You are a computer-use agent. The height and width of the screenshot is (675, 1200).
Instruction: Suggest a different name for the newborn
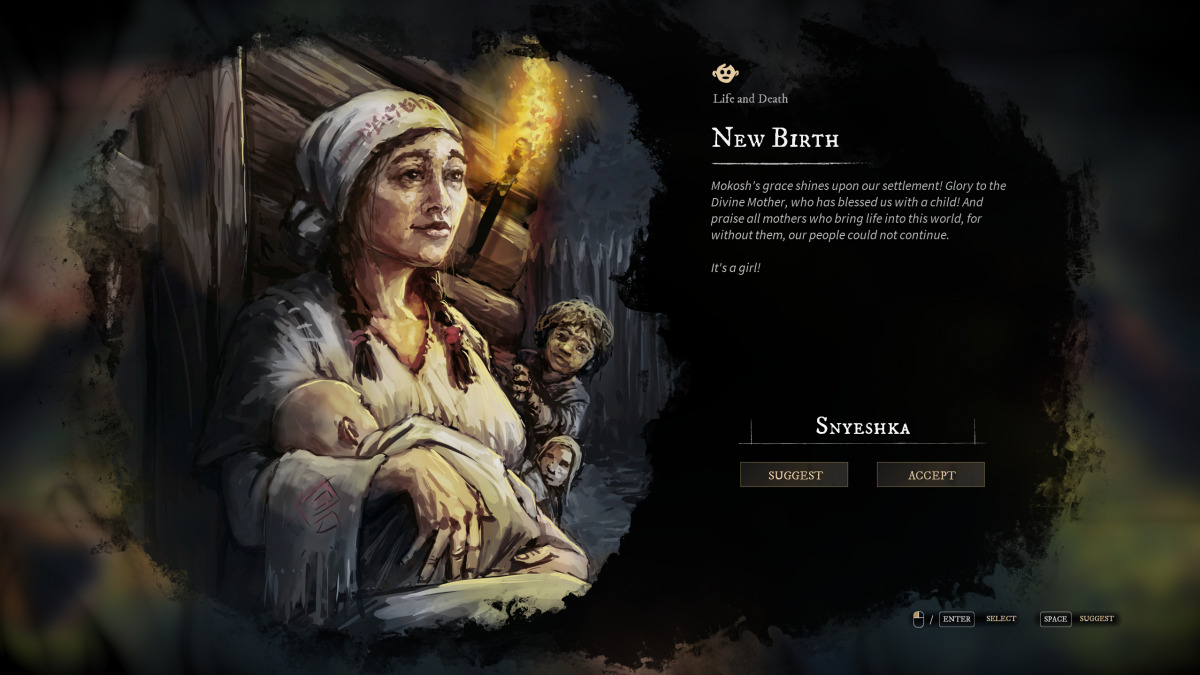pos(794,475)
